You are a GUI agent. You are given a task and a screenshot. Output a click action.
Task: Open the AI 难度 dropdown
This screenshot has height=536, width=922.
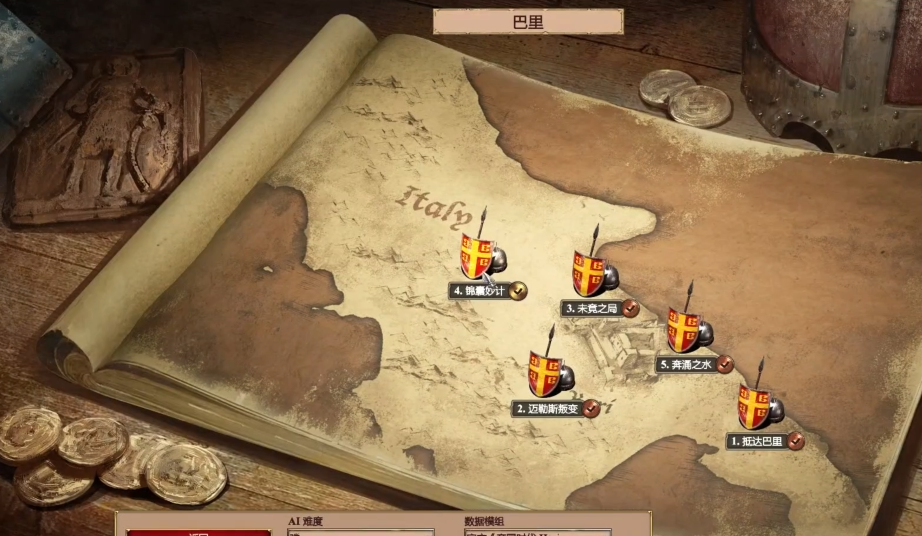tap(360, 532)
